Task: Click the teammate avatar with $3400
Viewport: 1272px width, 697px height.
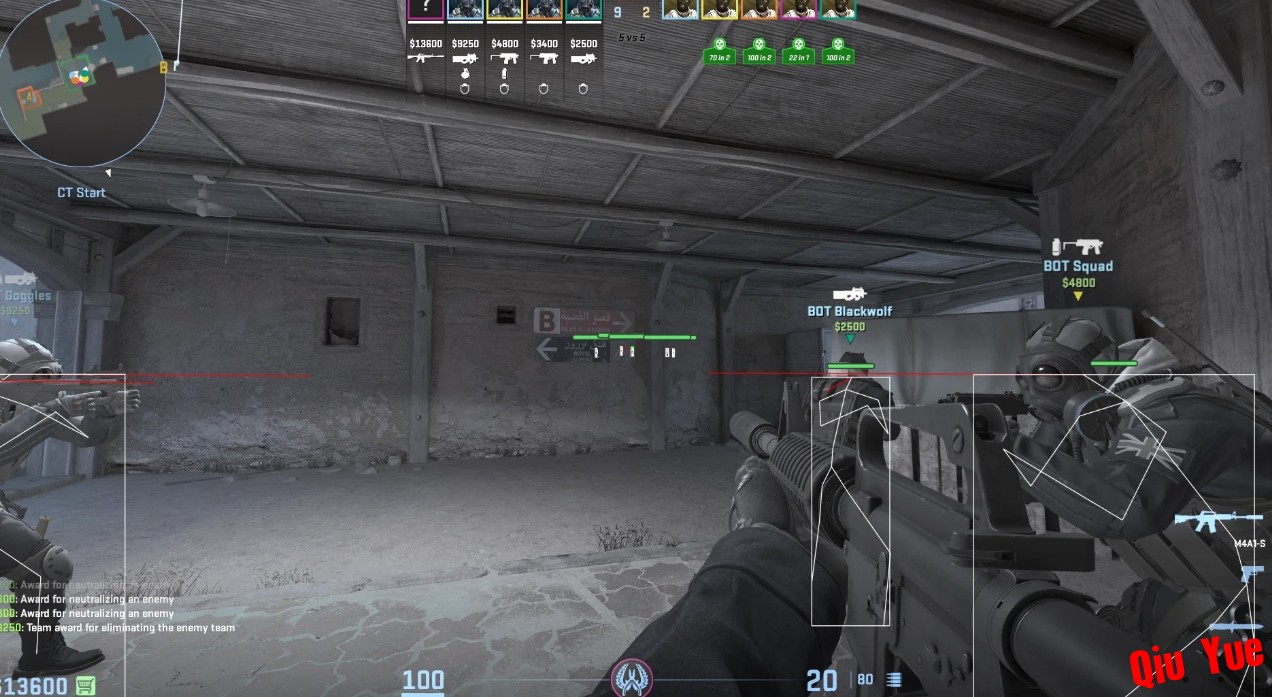Action: (x=544, y=10)
